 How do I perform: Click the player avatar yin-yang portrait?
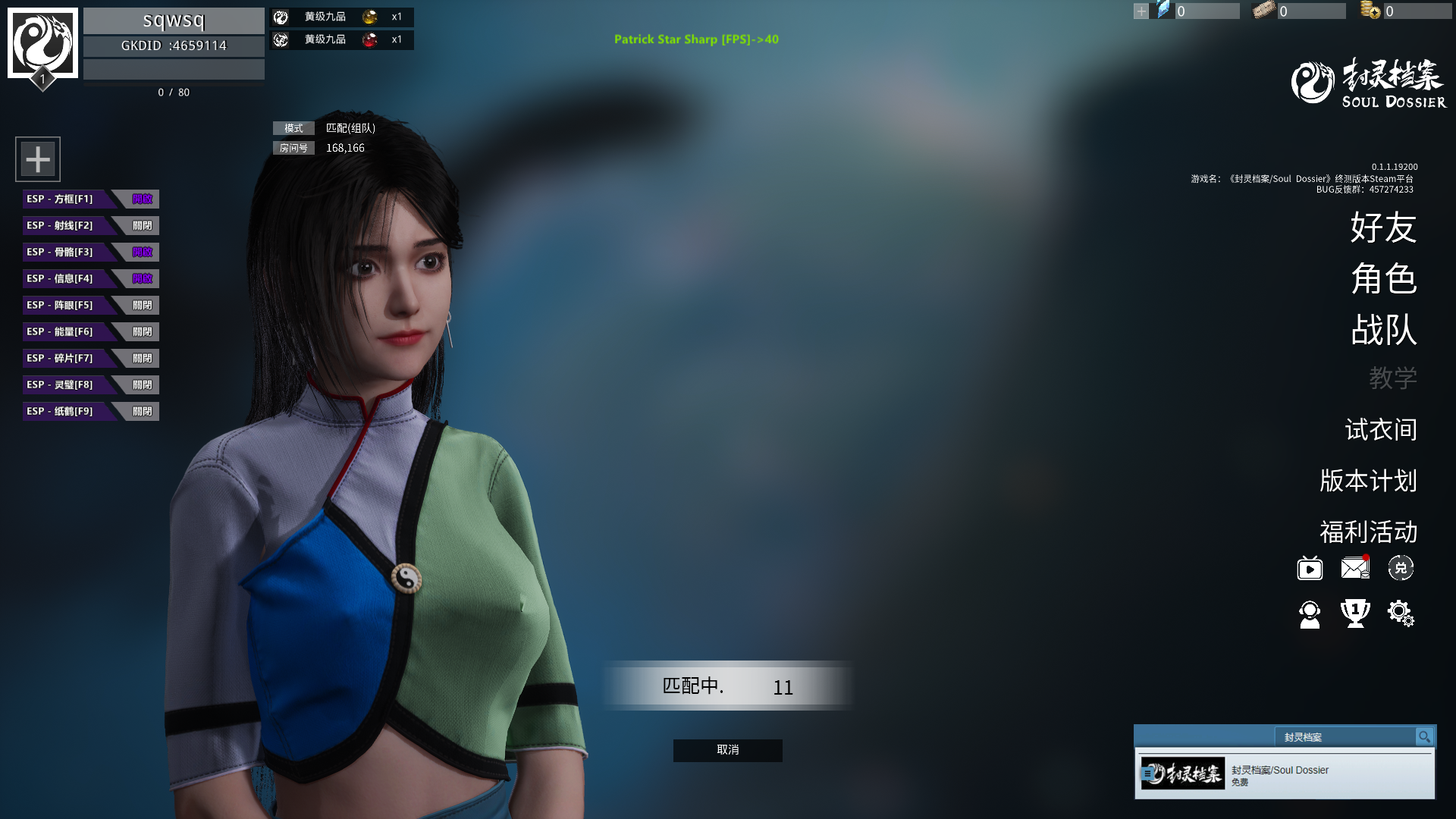tap(42, 43)
